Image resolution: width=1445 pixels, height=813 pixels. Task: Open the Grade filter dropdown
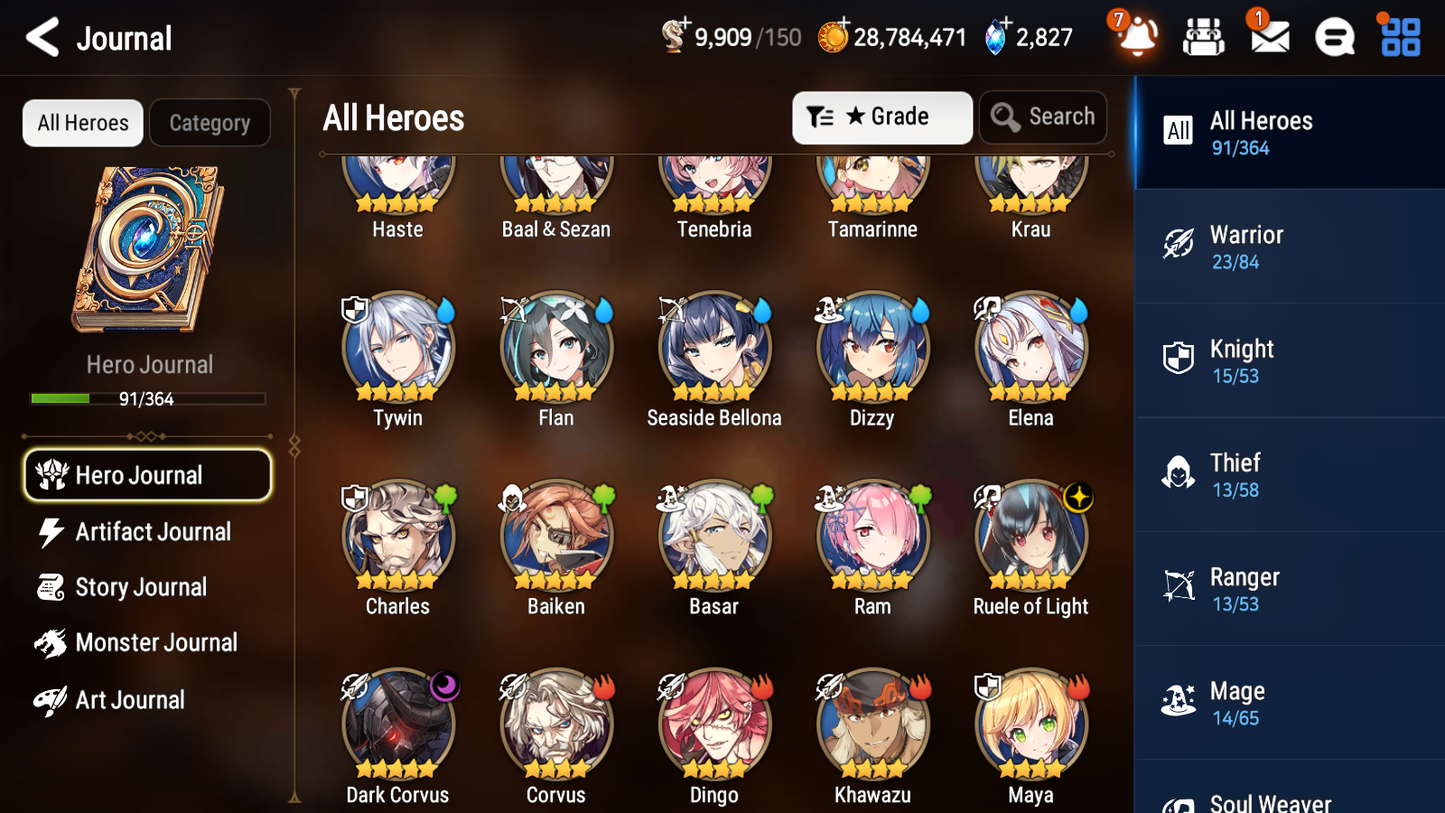tap(881, 117)
